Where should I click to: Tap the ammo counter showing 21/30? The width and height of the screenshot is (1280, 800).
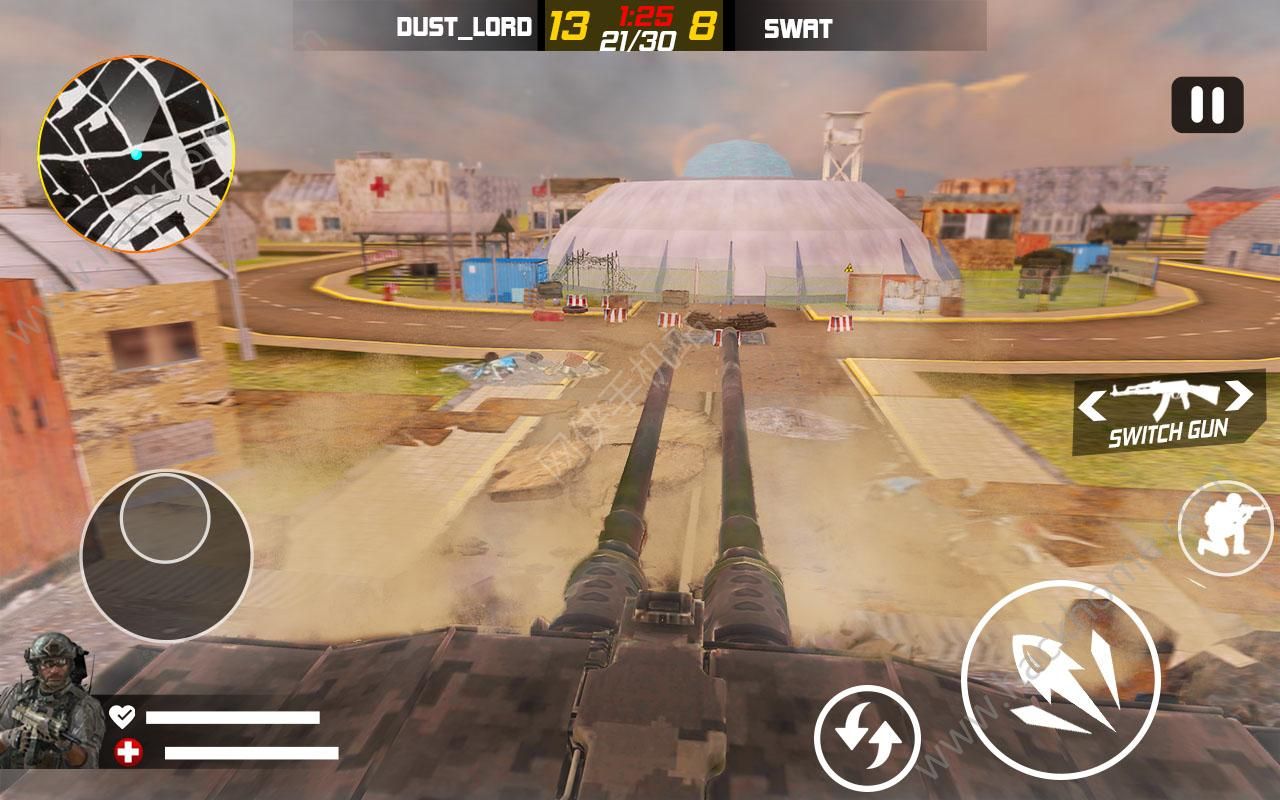point(636,41)
